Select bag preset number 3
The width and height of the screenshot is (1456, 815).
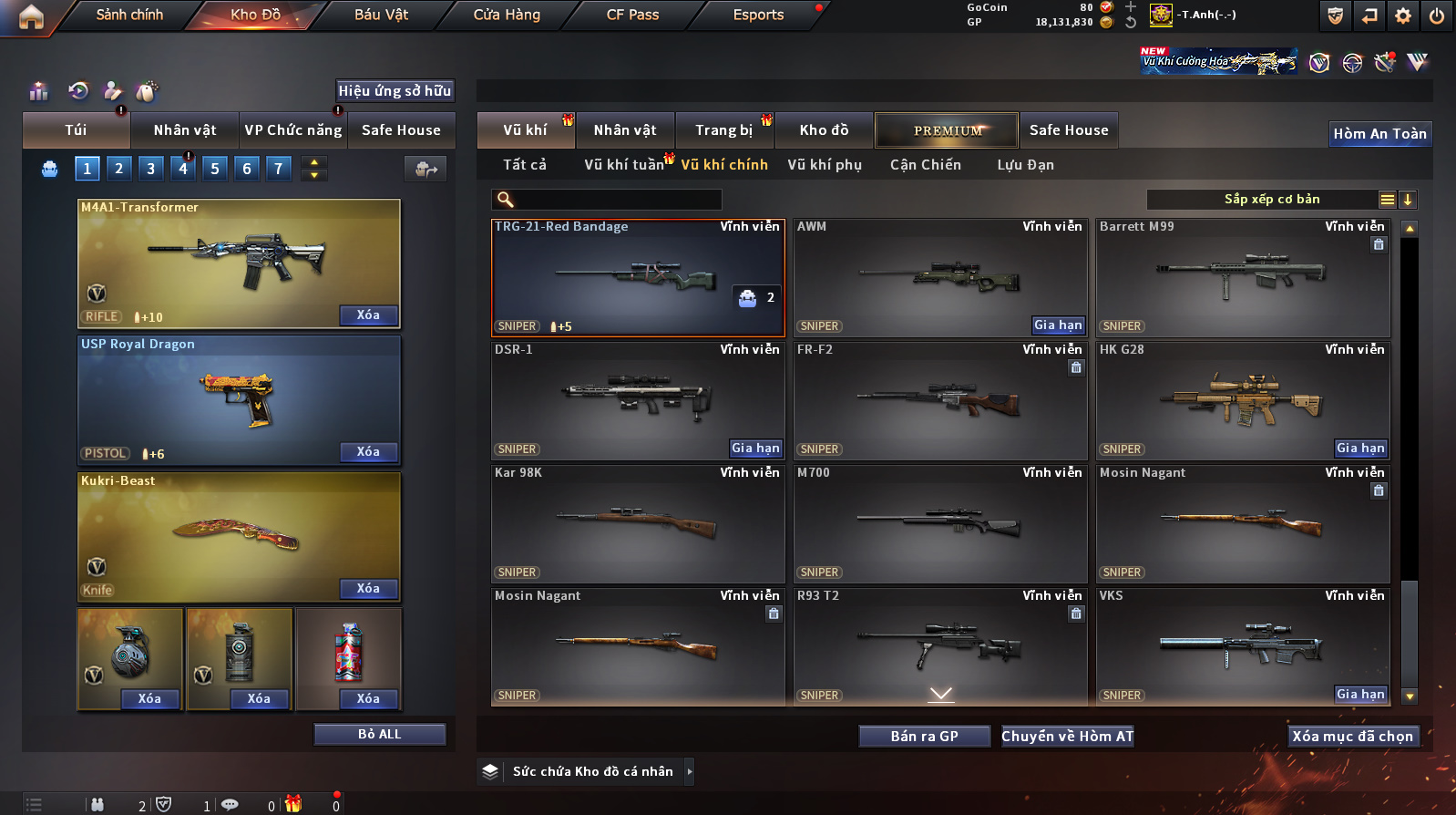coord(151,168)
